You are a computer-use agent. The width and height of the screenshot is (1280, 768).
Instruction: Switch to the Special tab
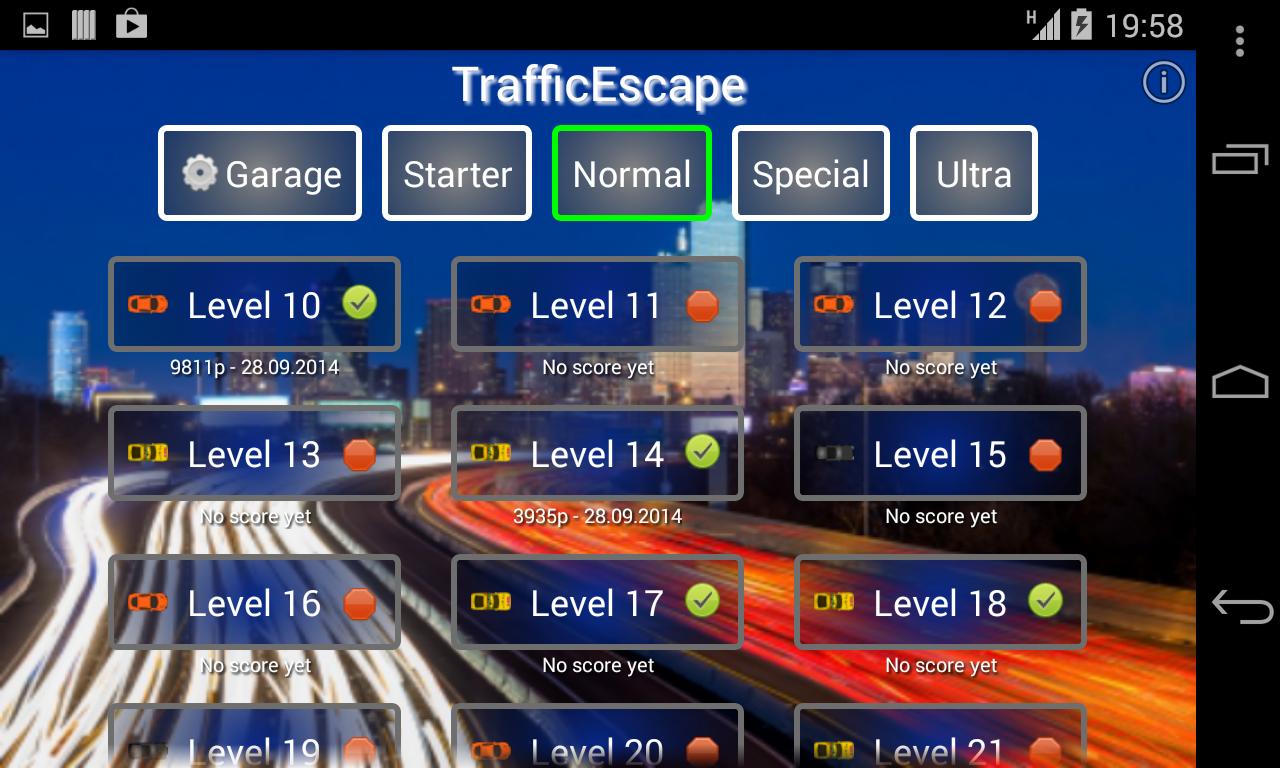coord(810,173)
